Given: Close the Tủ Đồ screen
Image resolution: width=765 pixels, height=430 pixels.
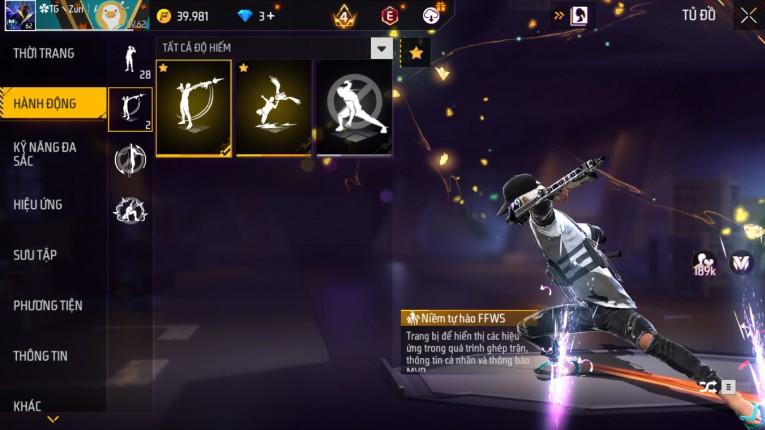Looking at the screenshot, I should point(748,15).
